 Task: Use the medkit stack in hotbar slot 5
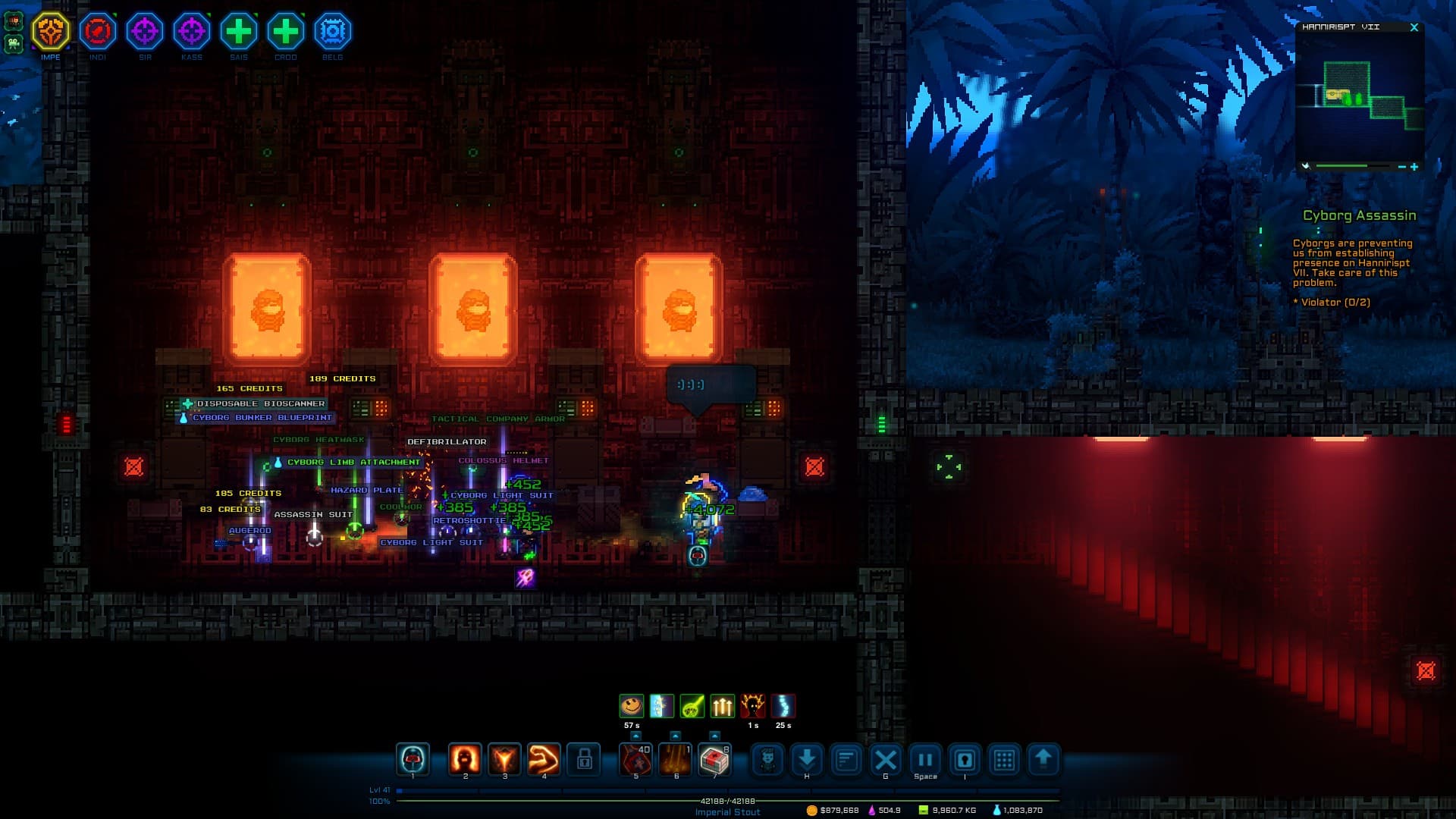click(637, 761)
